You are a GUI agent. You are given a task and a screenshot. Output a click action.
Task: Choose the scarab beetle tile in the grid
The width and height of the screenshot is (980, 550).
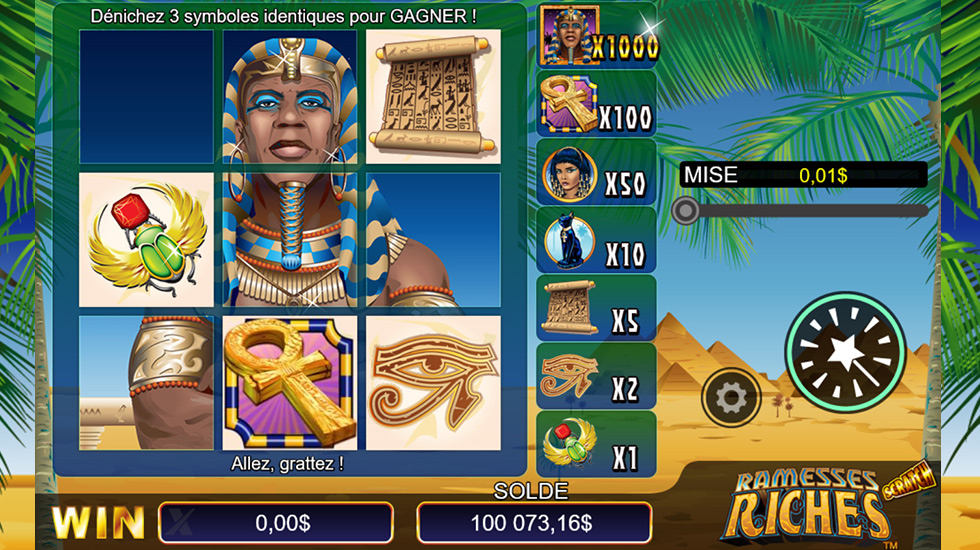click(146, 240)
